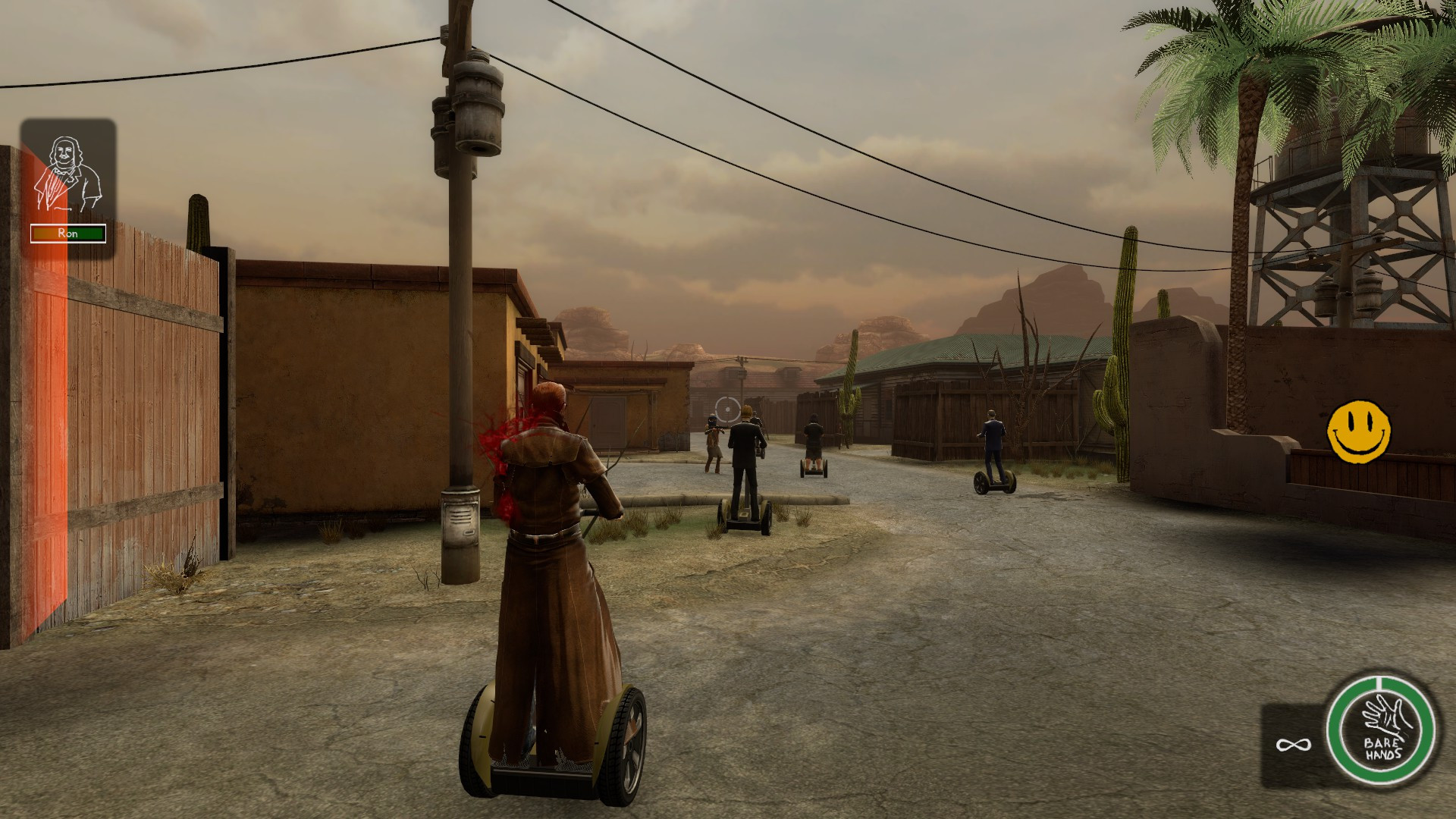This screenshot has width=1456, height=819.
Task: Click the dark ammo box beside the weapon circle
Action: coord(1294,746)
